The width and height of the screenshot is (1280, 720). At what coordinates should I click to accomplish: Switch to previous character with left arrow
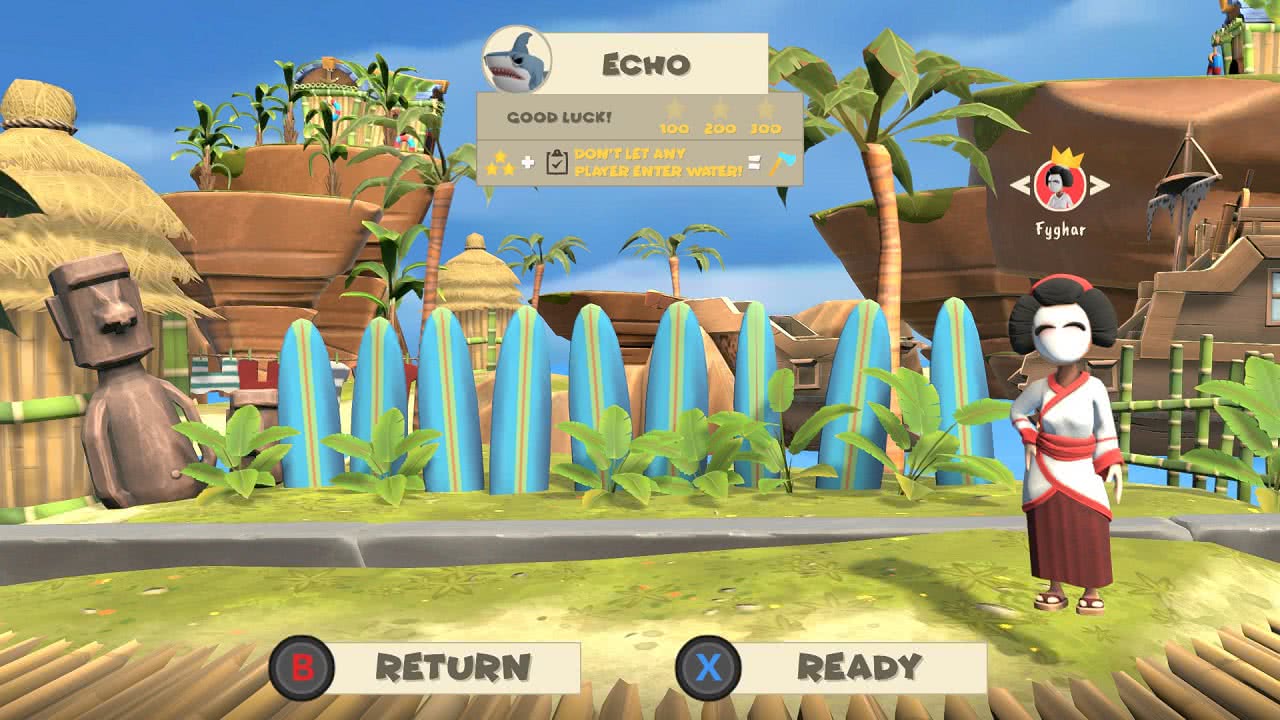1019,185
